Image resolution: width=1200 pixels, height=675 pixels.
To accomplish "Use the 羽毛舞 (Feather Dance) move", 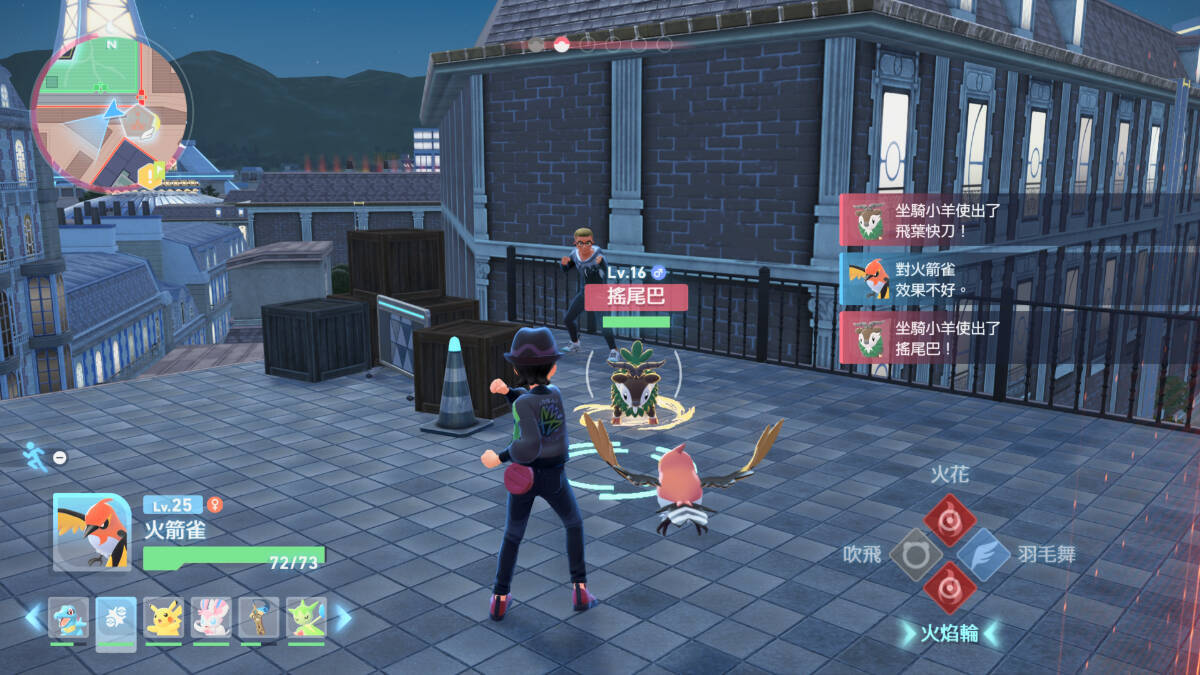I will click(982, 553).
